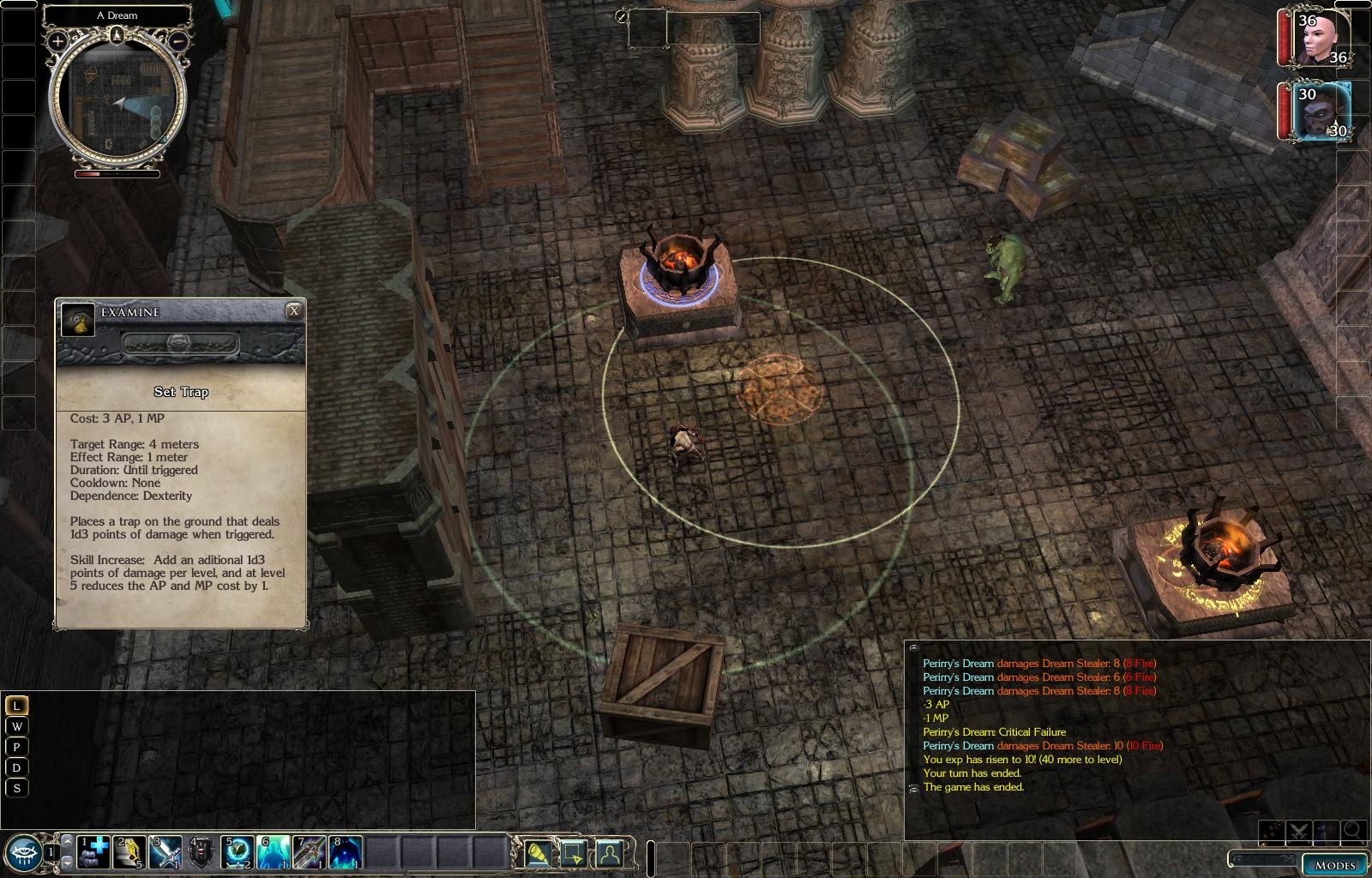Toggle the minimap north-lock compass button
1372x878 pixels.
point(117,35)
